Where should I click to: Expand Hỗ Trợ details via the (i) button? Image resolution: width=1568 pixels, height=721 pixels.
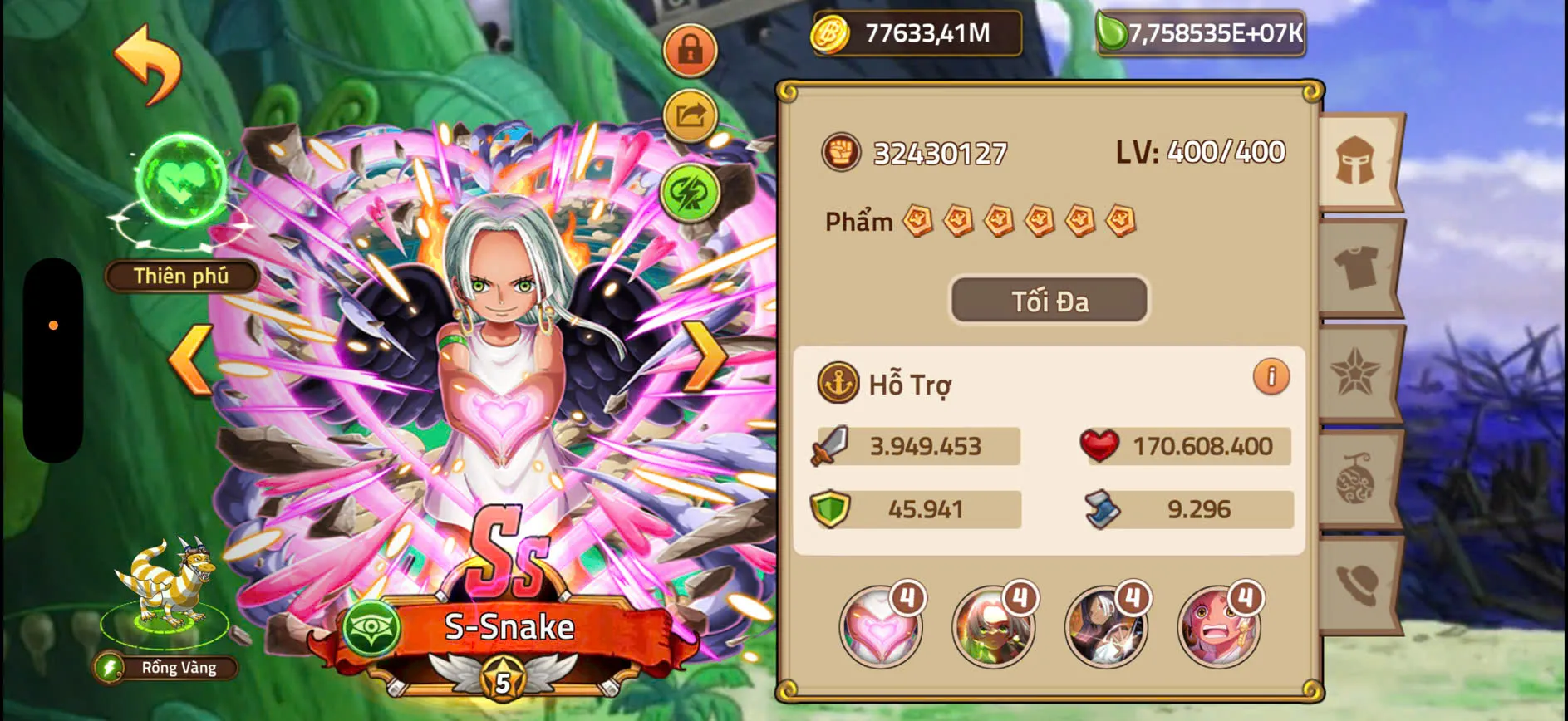tap(1272, 378)
